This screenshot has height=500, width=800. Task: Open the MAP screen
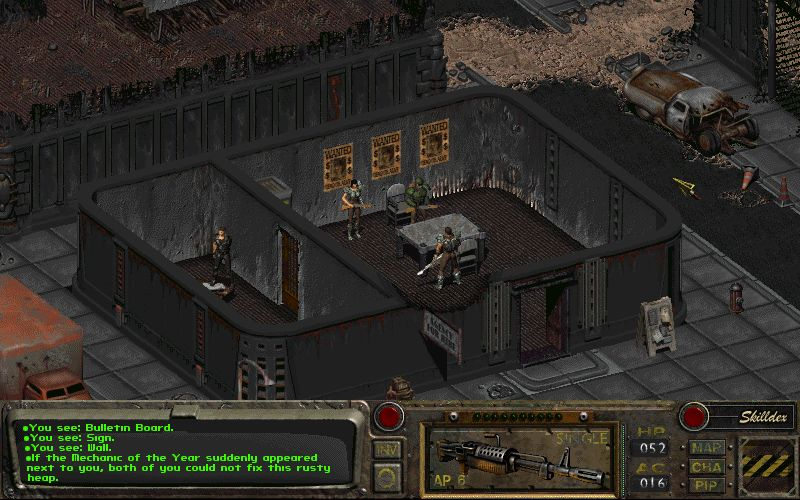point(705,446)
